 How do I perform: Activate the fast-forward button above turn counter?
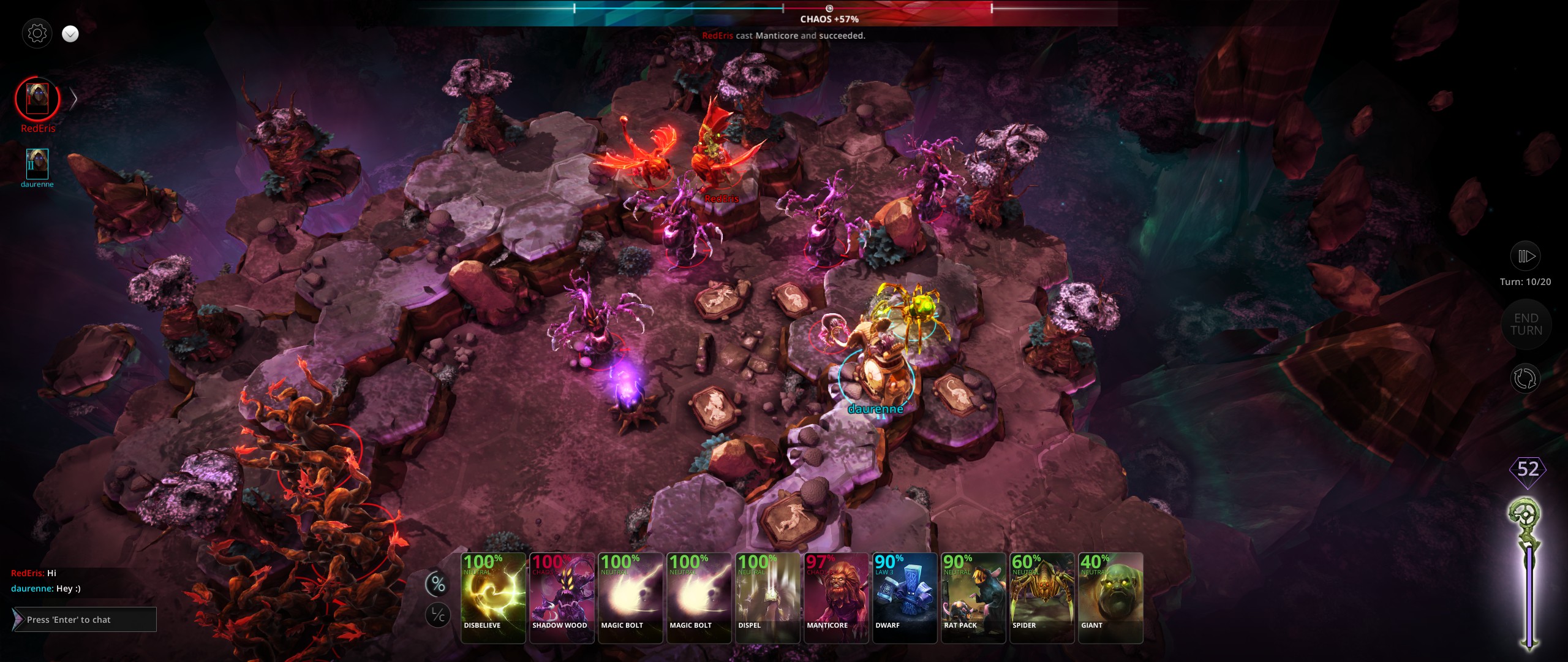click(1526, 256)
